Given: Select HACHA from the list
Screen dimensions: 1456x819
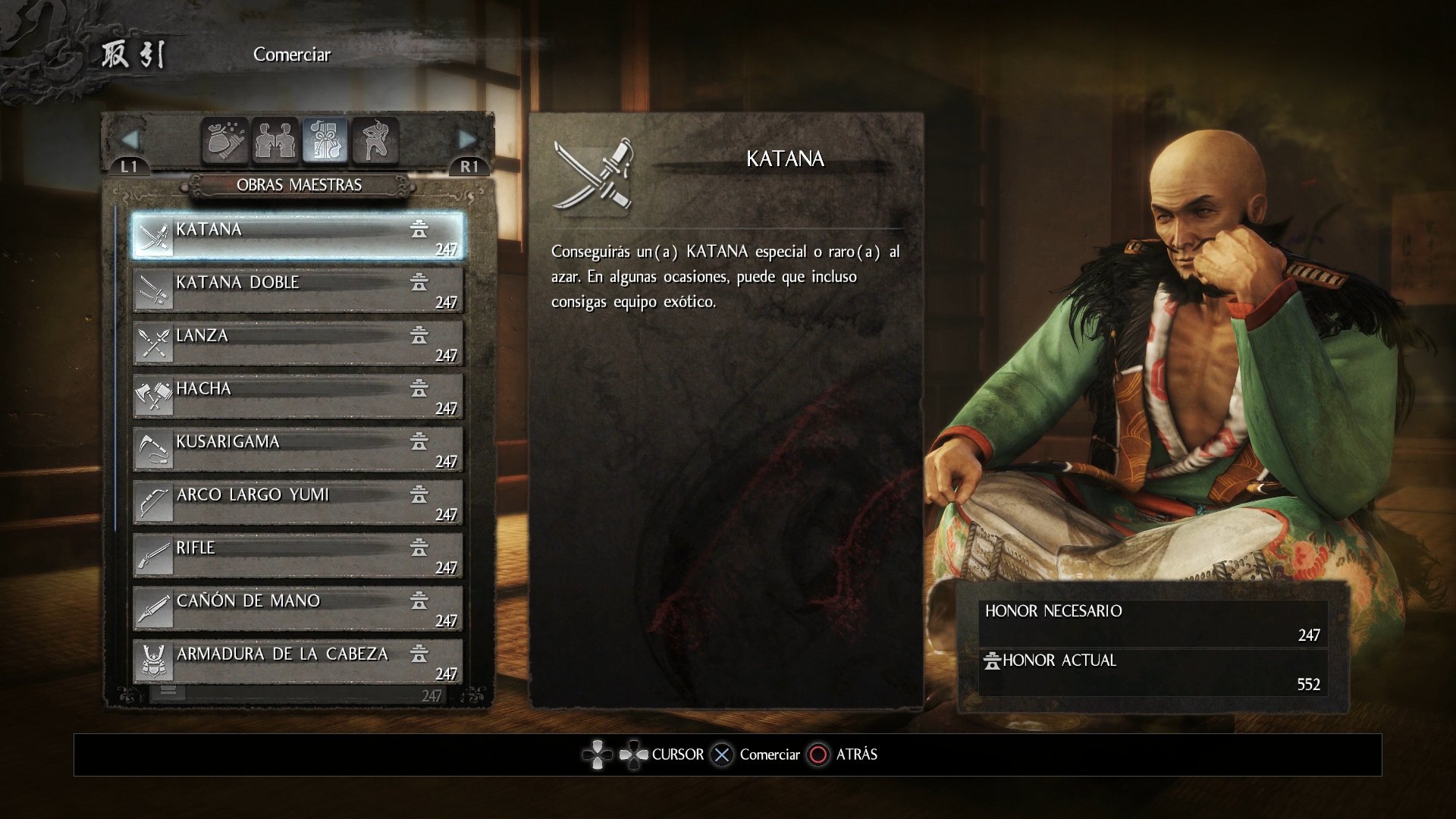Looking at the screenshot, I should (297, 396).
